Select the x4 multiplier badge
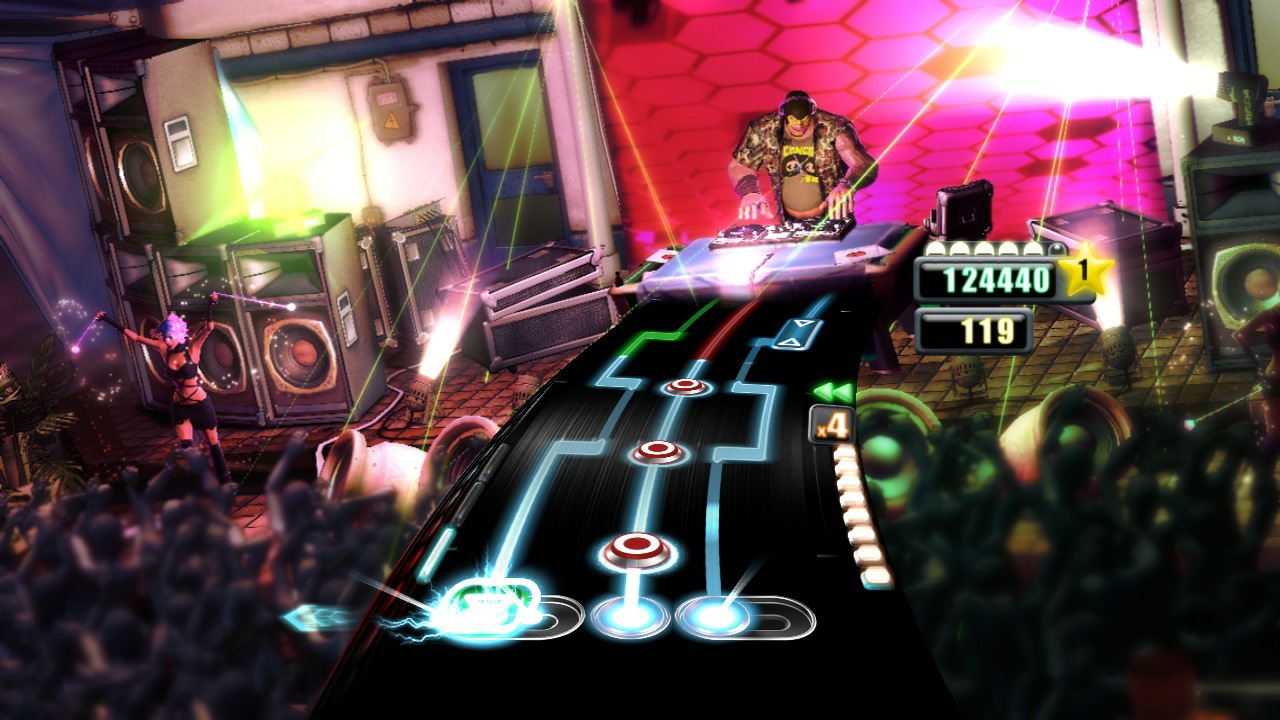The height and width of the screenshot is (720, 1280). coord(832,424)
